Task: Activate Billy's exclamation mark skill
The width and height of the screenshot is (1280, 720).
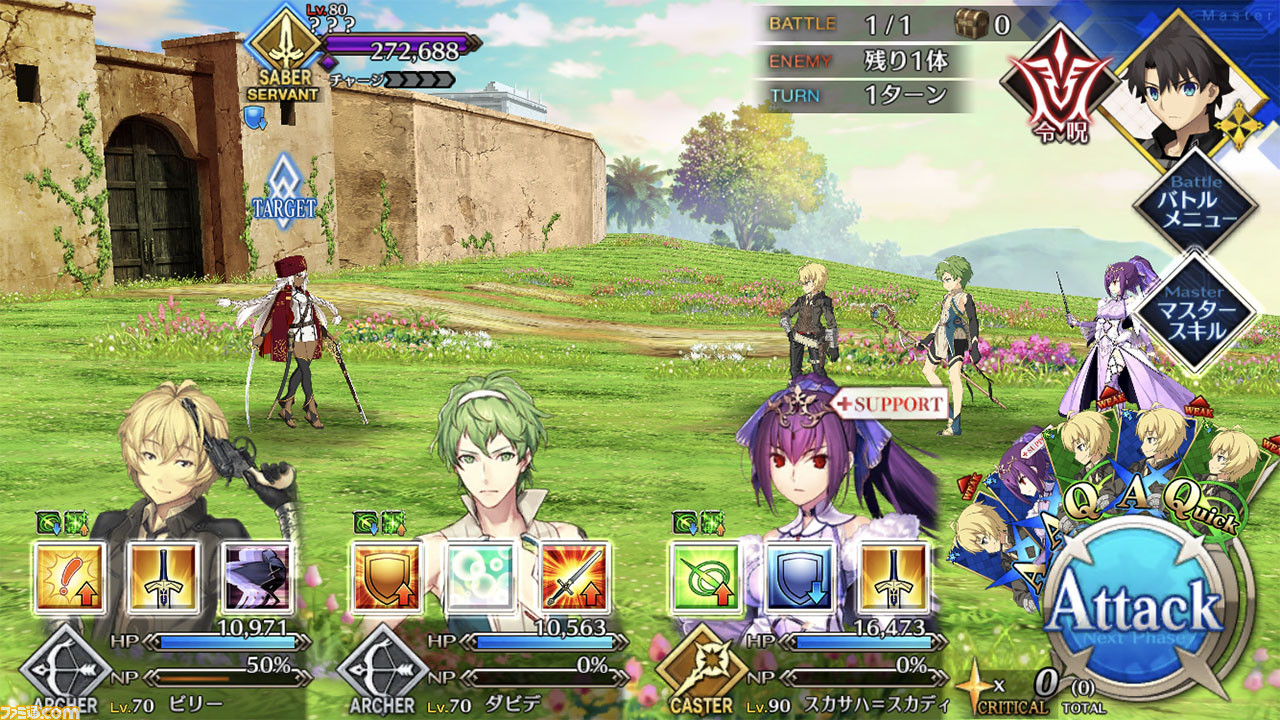Action: pos(68,577)
